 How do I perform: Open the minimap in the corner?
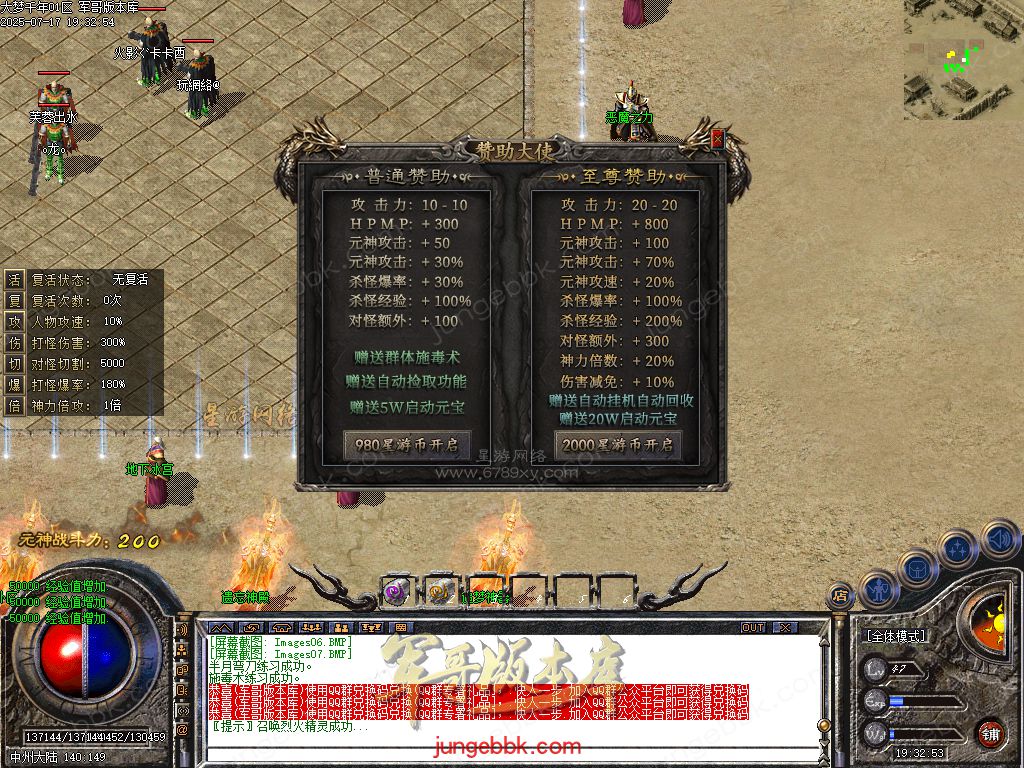pos(963,60)
